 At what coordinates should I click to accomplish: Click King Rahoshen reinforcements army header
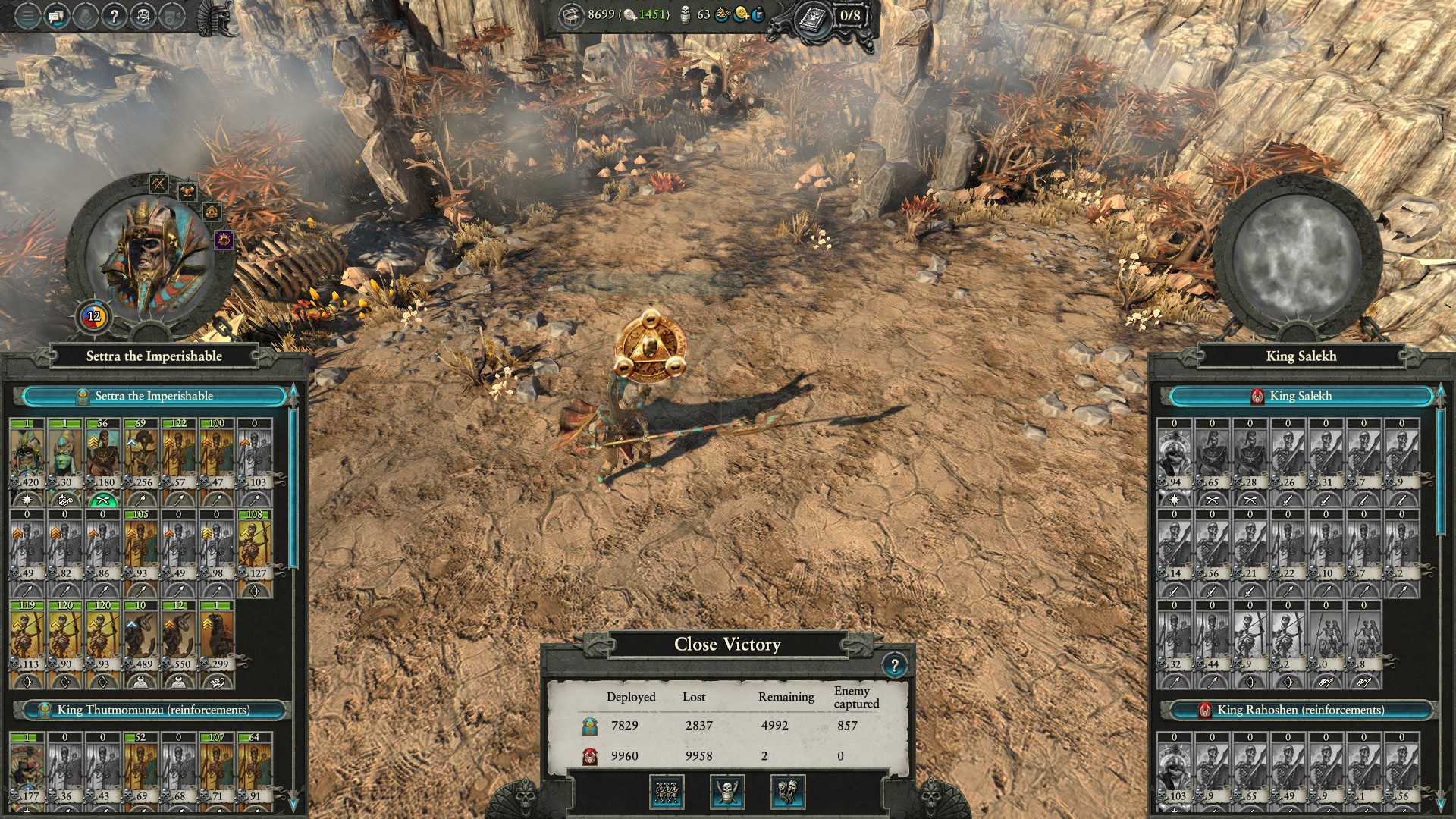coord(1301,710)
